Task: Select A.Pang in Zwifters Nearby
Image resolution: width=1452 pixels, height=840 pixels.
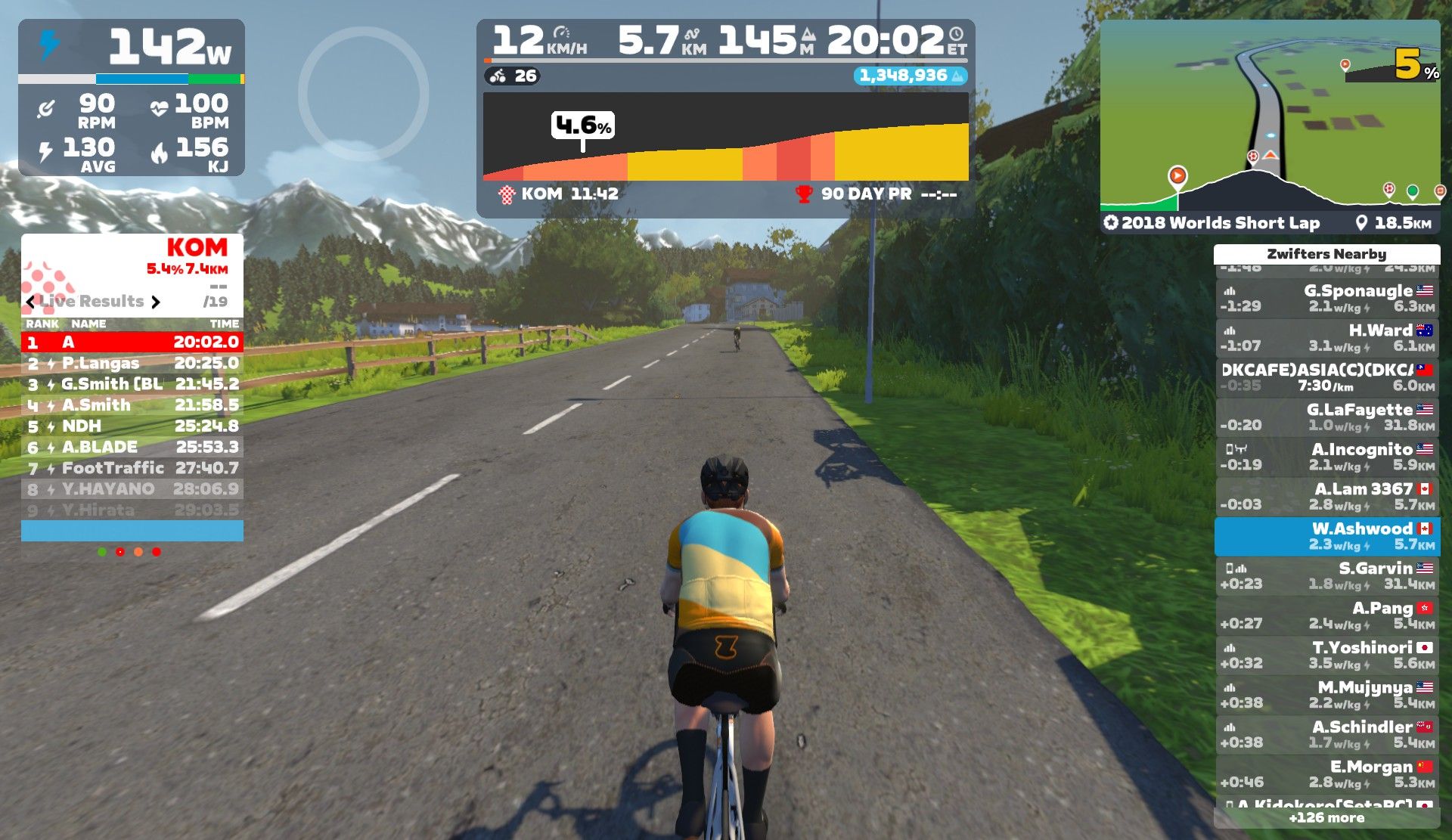Action: [x=1326, y=615]
